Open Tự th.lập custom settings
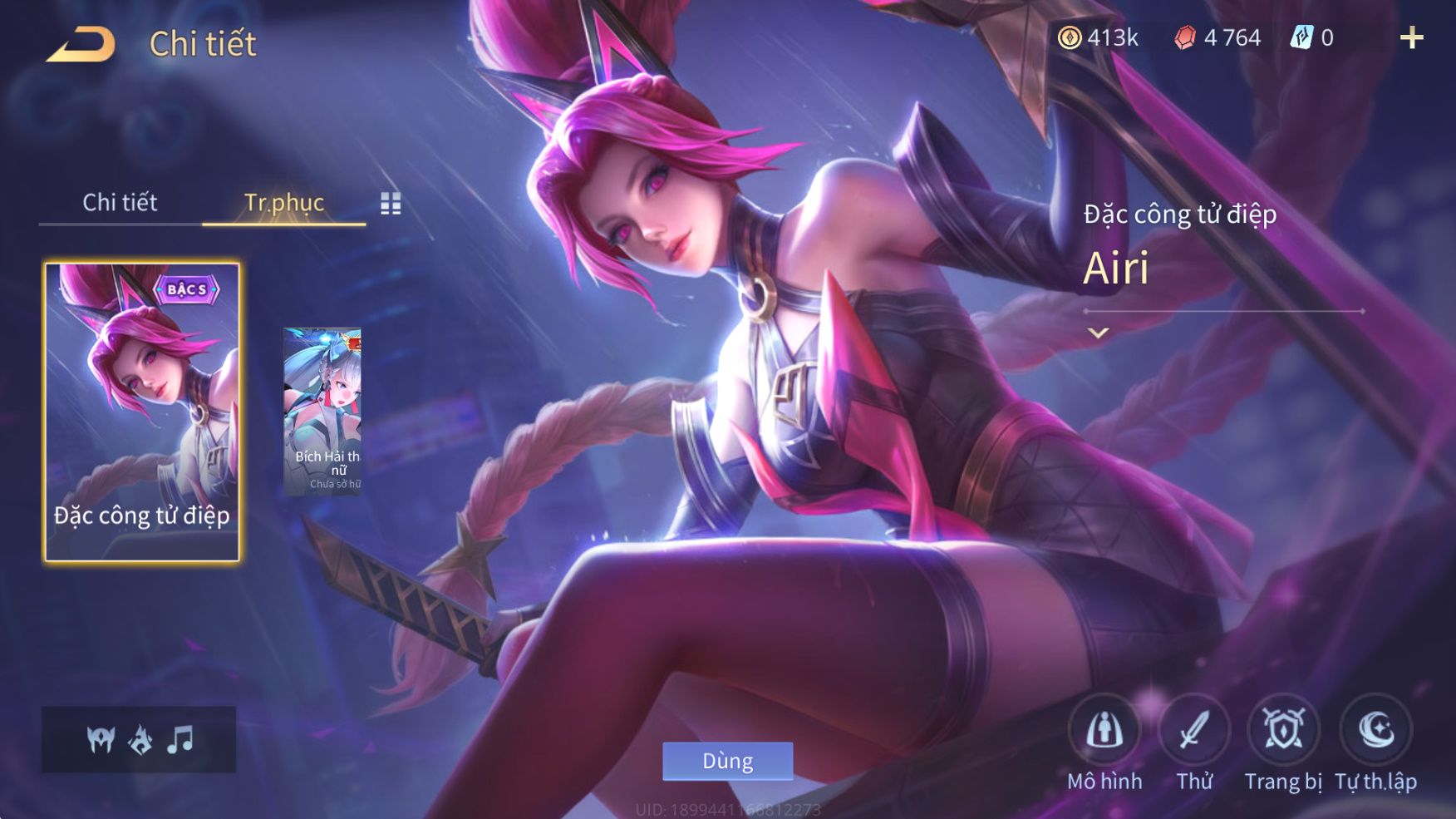 [1375, 732]
